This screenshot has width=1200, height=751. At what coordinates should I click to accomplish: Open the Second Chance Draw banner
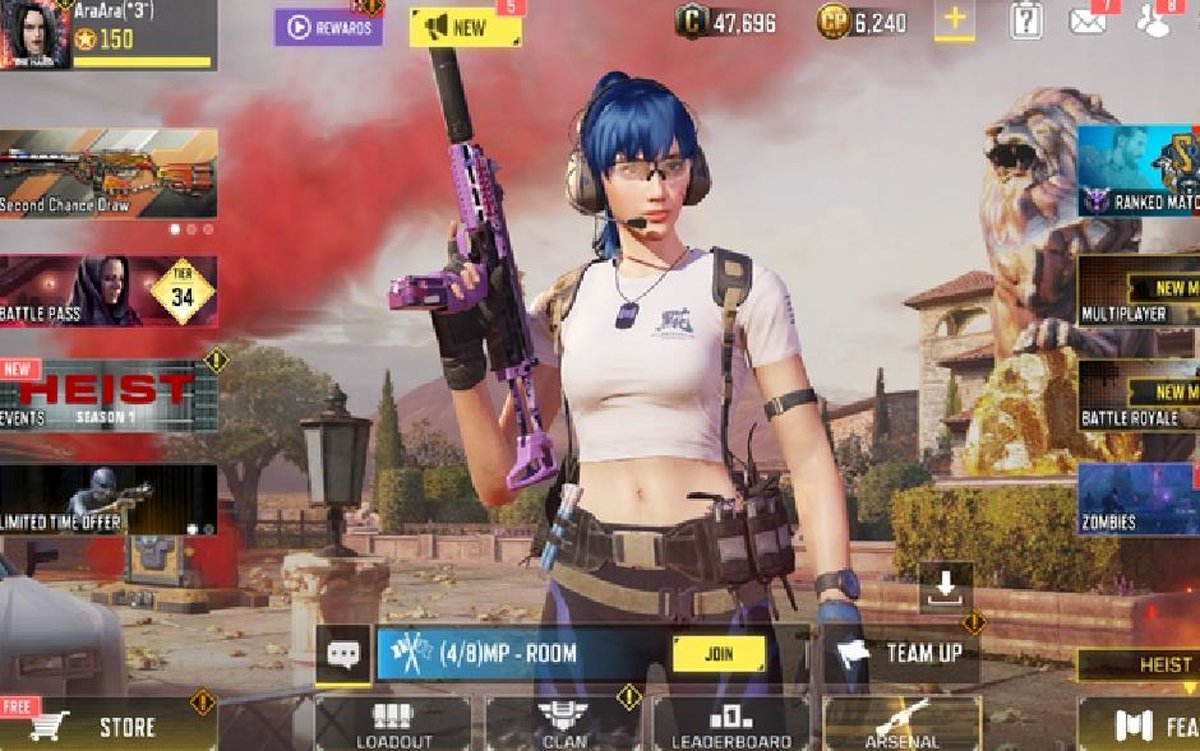tap(108, 173)
